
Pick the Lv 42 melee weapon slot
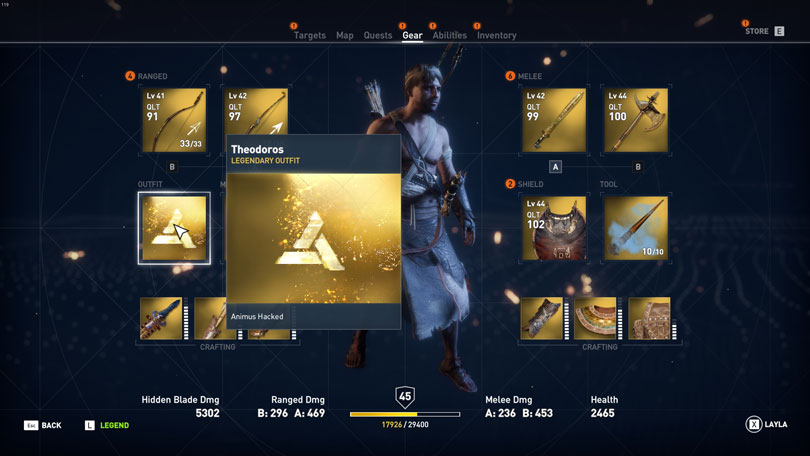[554, 120]
